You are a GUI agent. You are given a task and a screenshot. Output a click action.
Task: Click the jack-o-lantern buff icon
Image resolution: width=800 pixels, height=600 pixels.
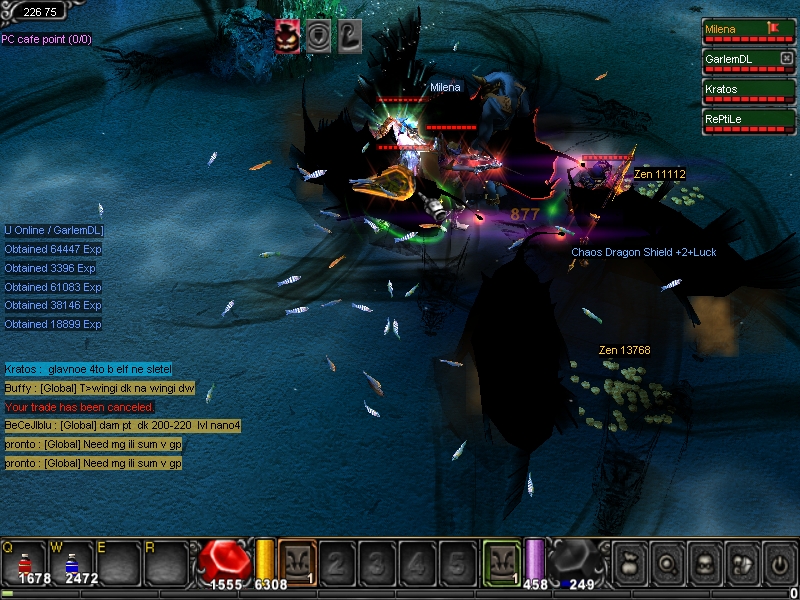point(286,36)
